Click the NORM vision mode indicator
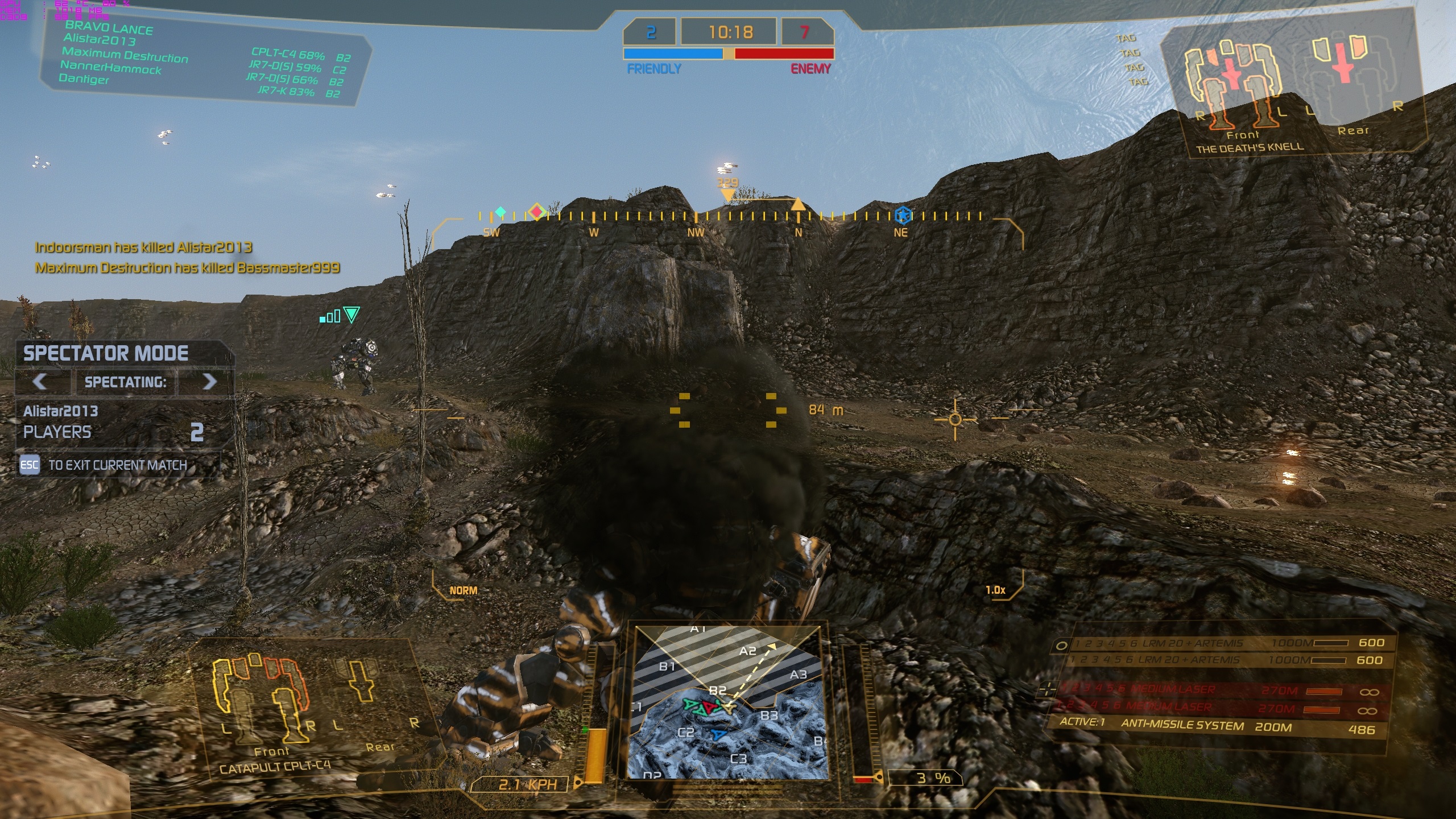The height and width of the screenshot is (819, 1456). [x=463, y=590]
